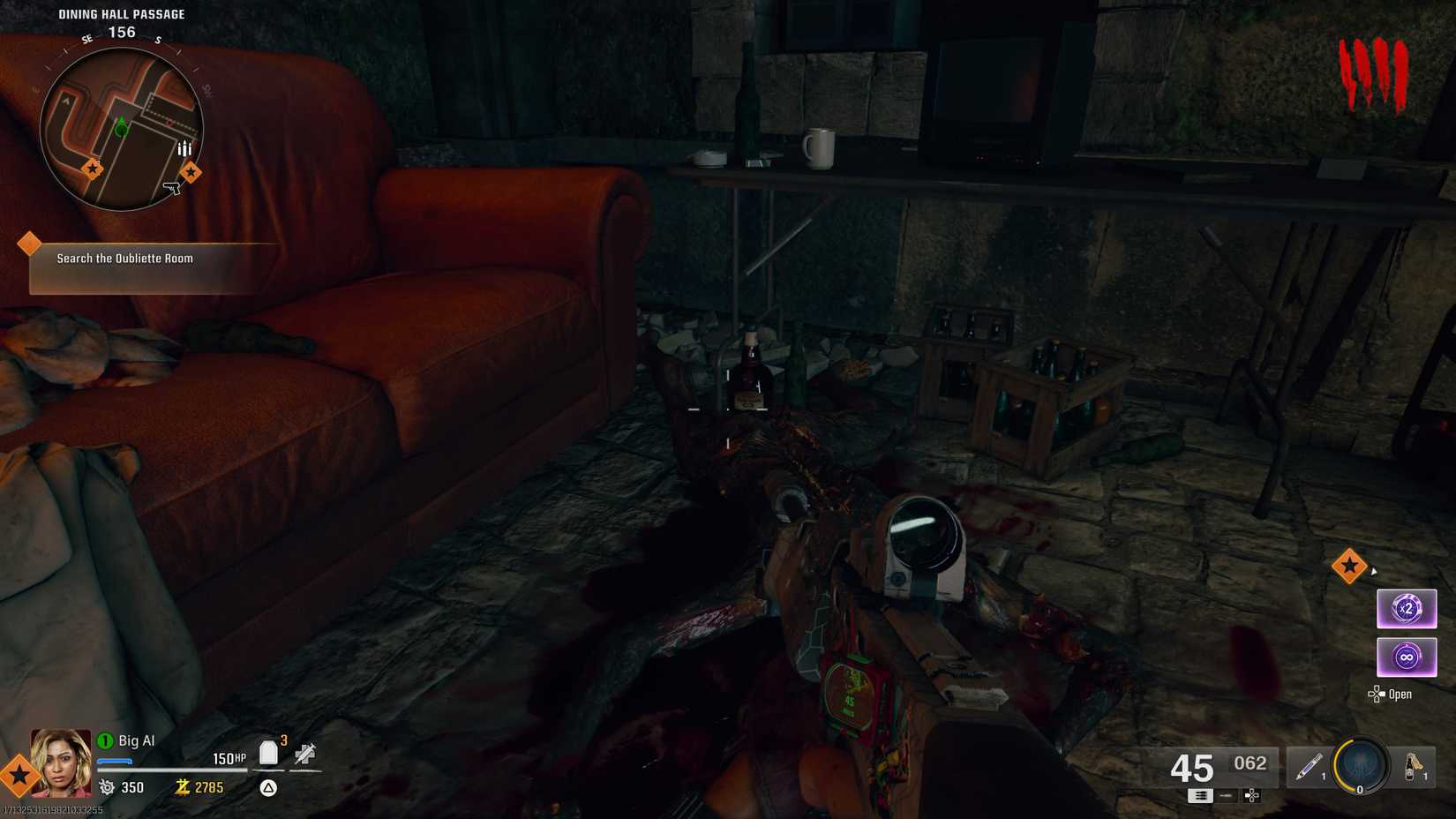The image size is (1456, 819).
Task: Click the Big Al player name label
Action: point(136,740)
